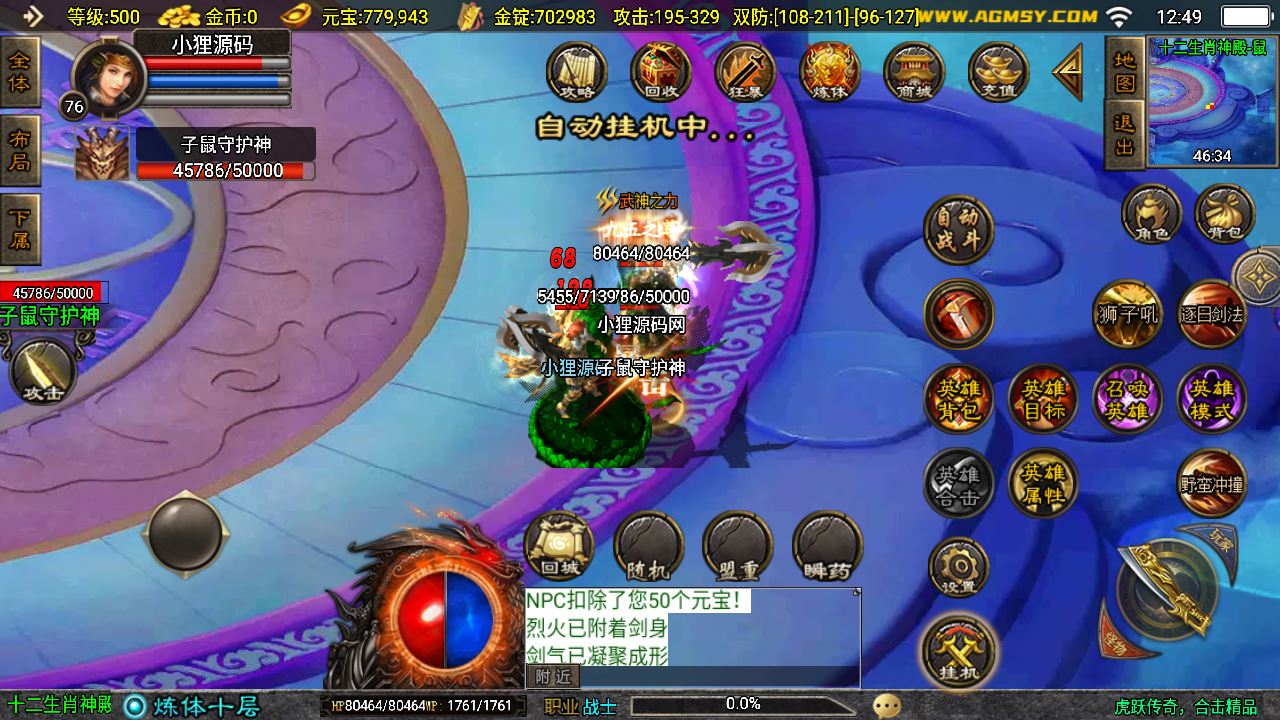Use the 野蛮冲撞 charge skill
Screen dimensions: 1280x720
pyautogui.click(x=1211, y=484)
